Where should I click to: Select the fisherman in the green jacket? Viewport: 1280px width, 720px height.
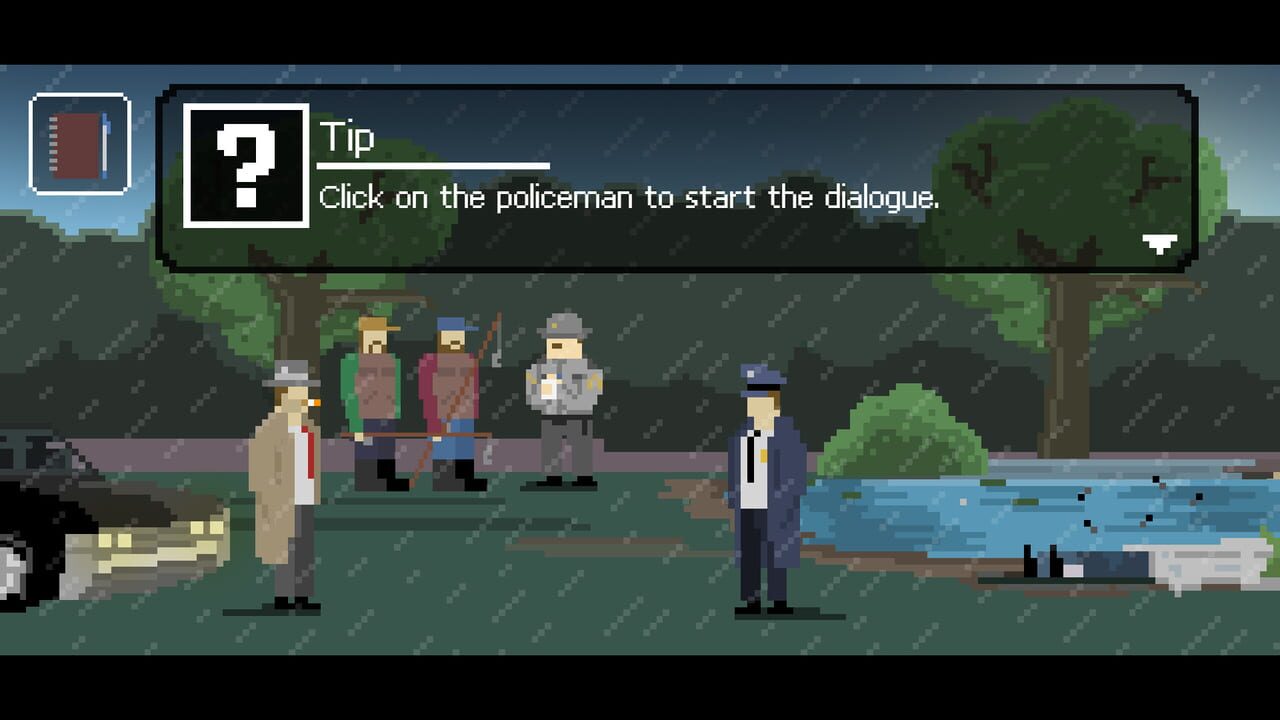click(x=373, y=390)
